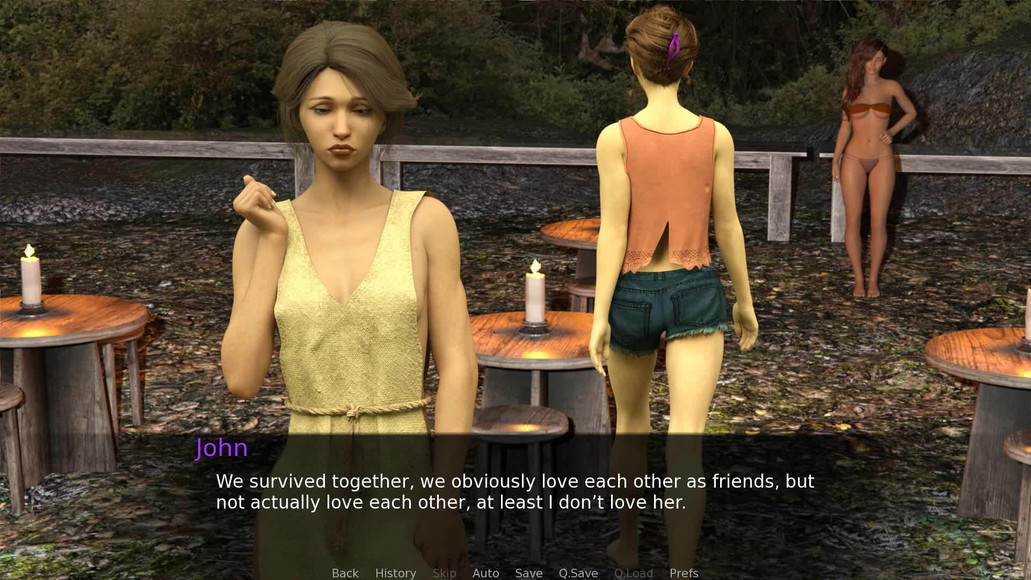This screenshot has width=1031, height=580.
Task: Open the dialogue History log
Action: pyautogui.click(x=395, y=573)
